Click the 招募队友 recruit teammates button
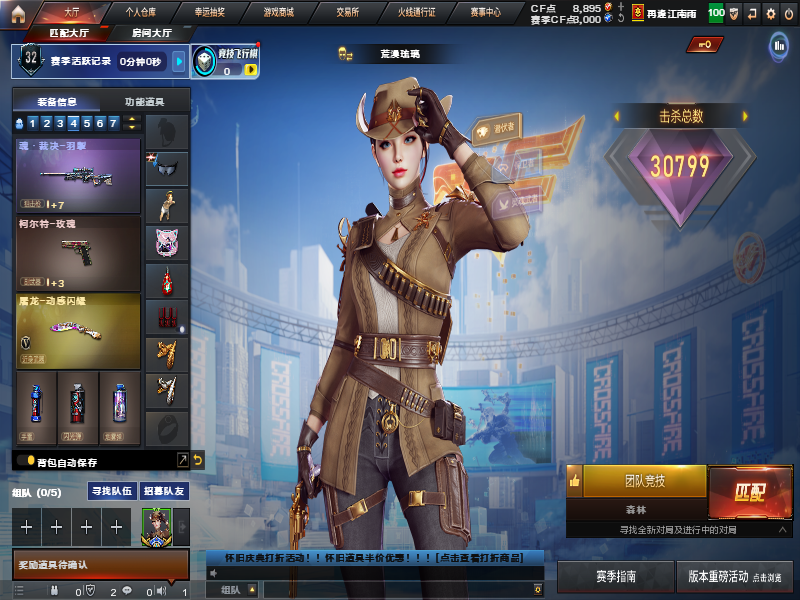This screenshot has width=800, height=600. point(163,491)
